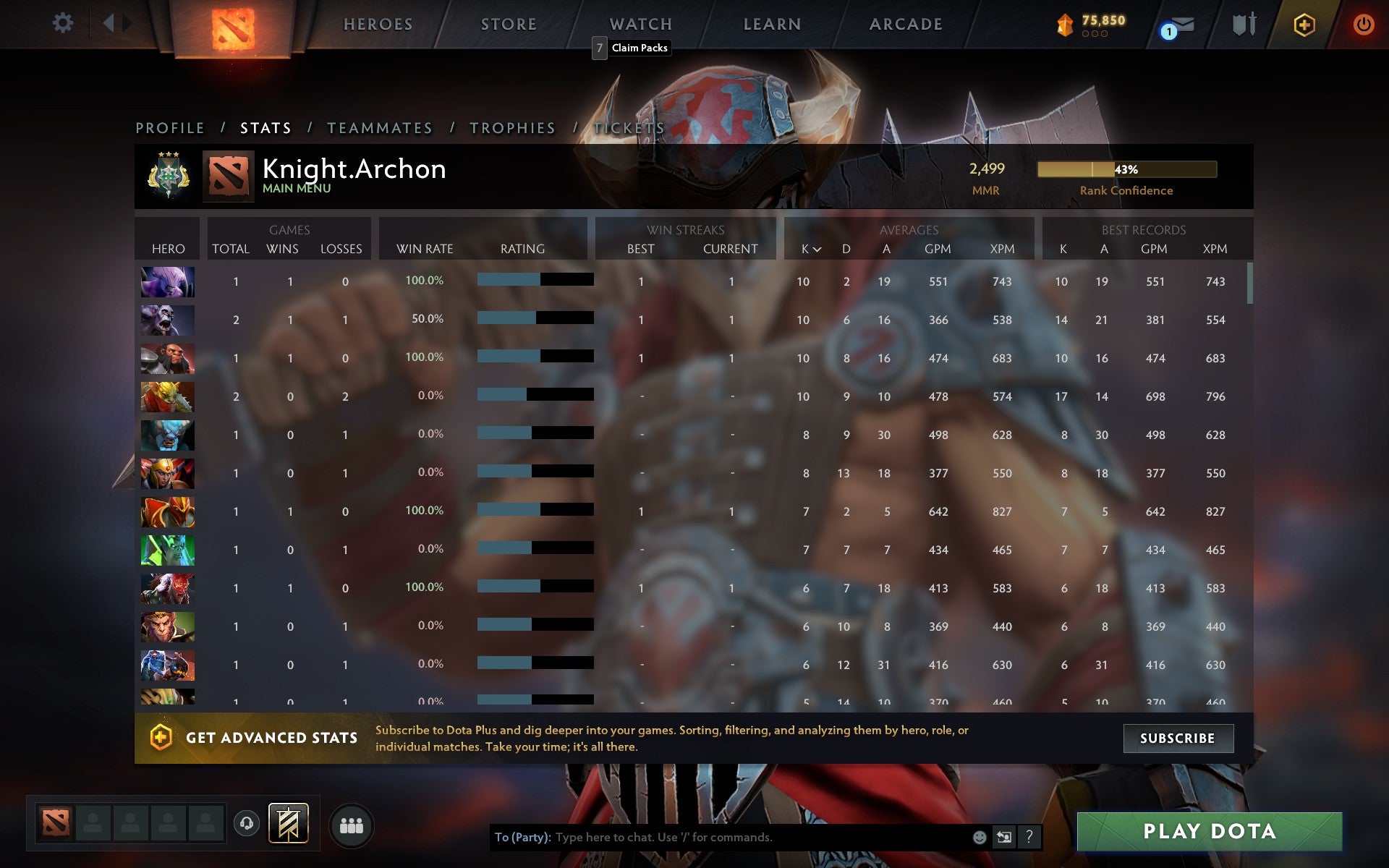Click the gold Dota Plus icon in top bar
The height and width of the screenshot is (868, 1389).
[x=1303, y=23]
